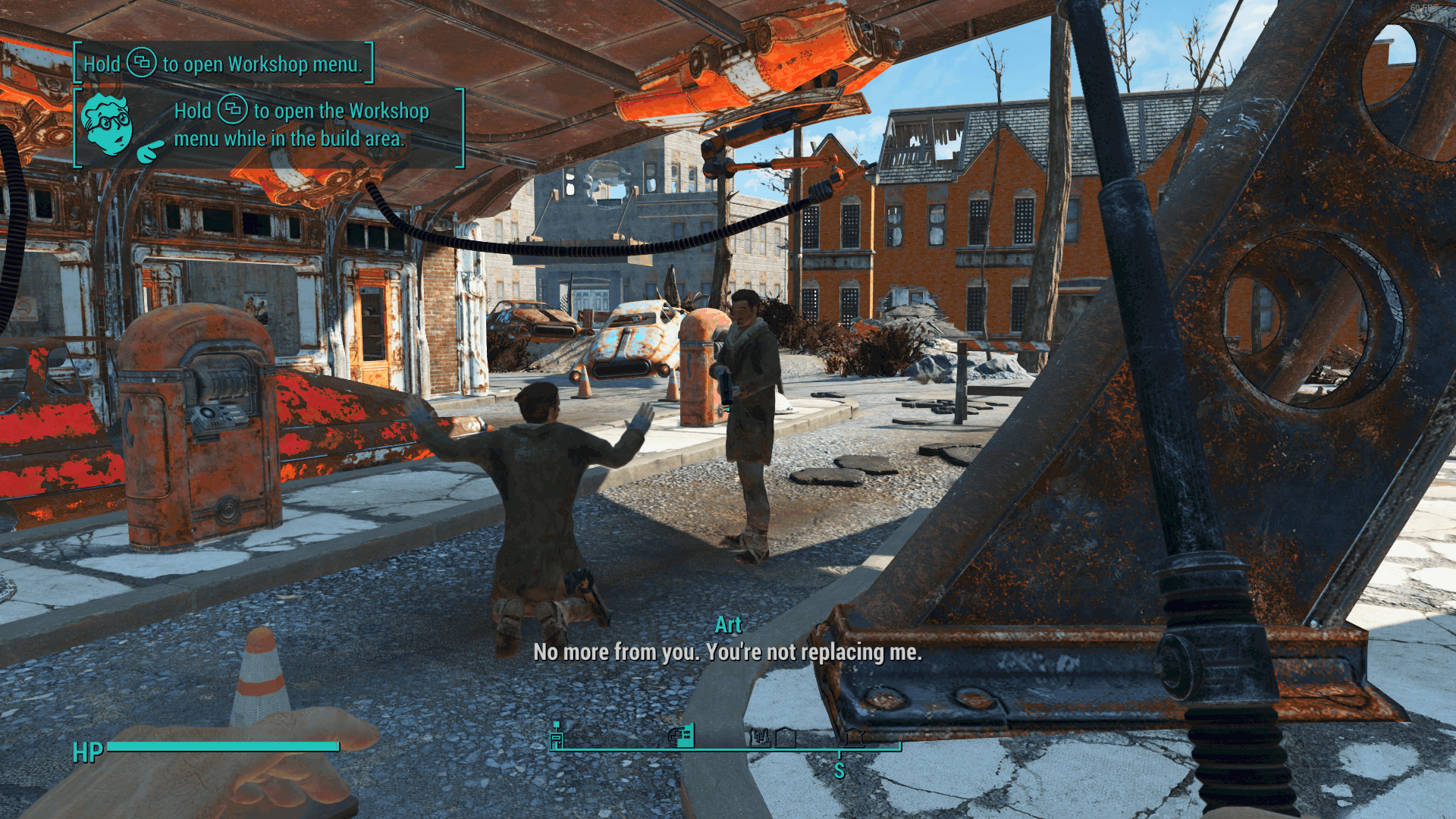Select the hospital marker on the compass

[x=682, y=735]
